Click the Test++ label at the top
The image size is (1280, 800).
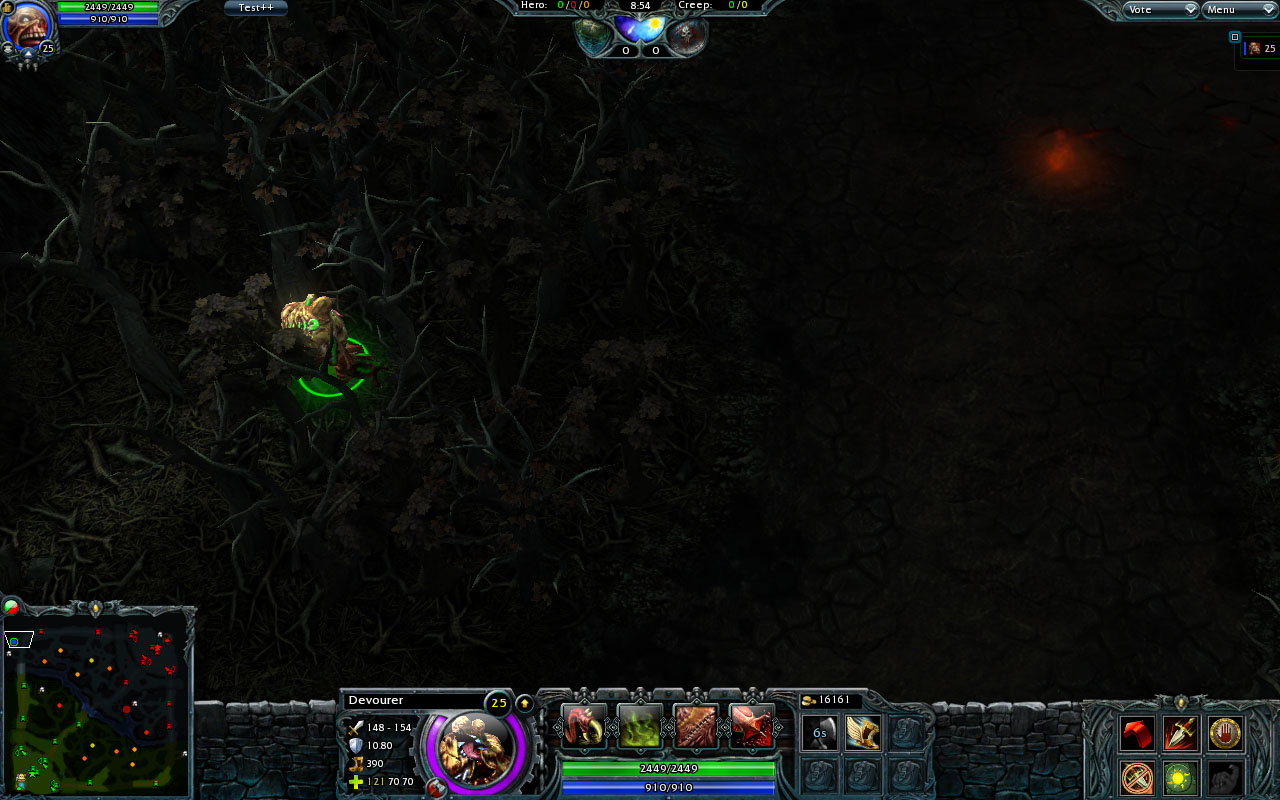255,7
